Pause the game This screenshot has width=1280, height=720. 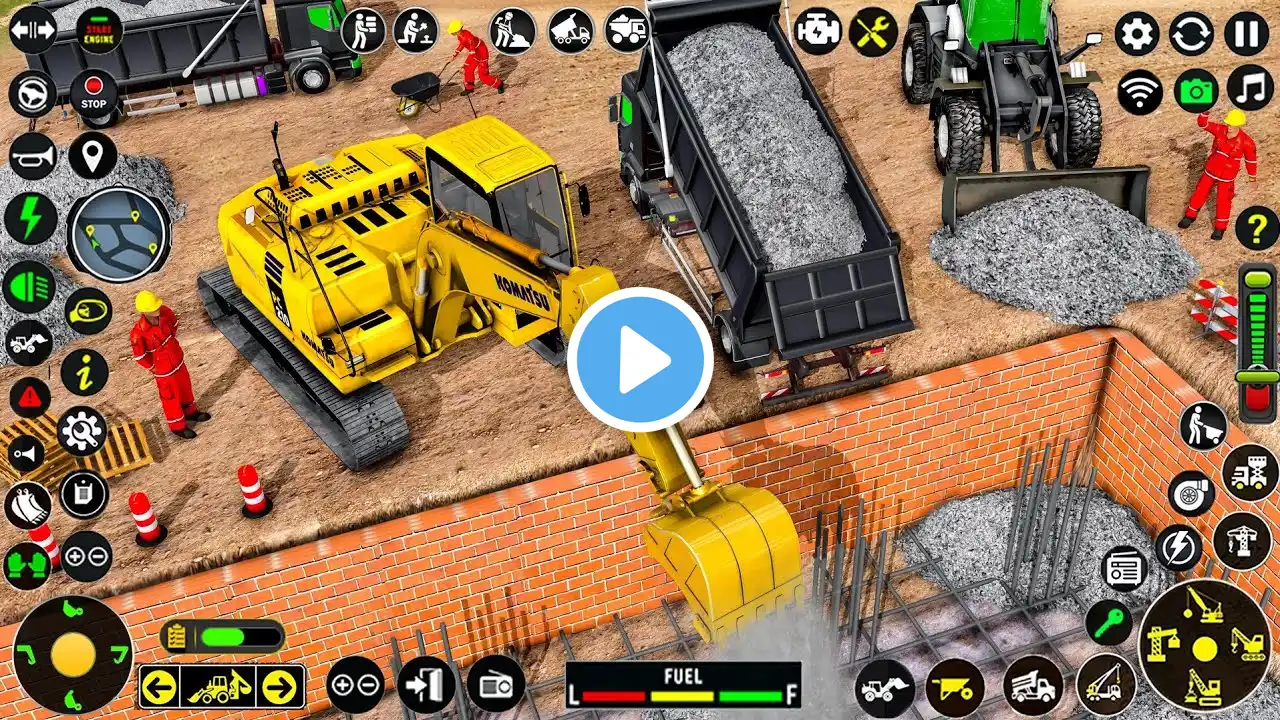click(x=1246, y=34)
